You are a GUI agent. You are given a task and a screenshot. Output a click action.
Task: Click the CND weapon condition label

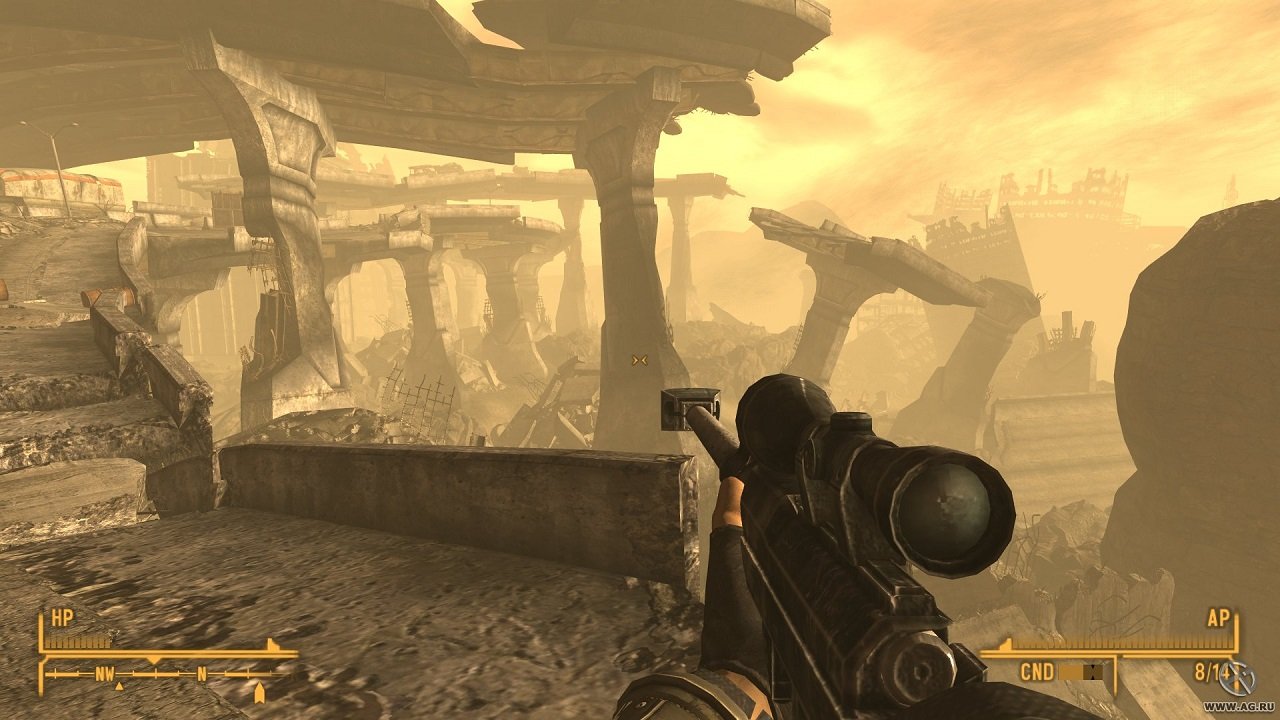click(x=1037, y=671)
